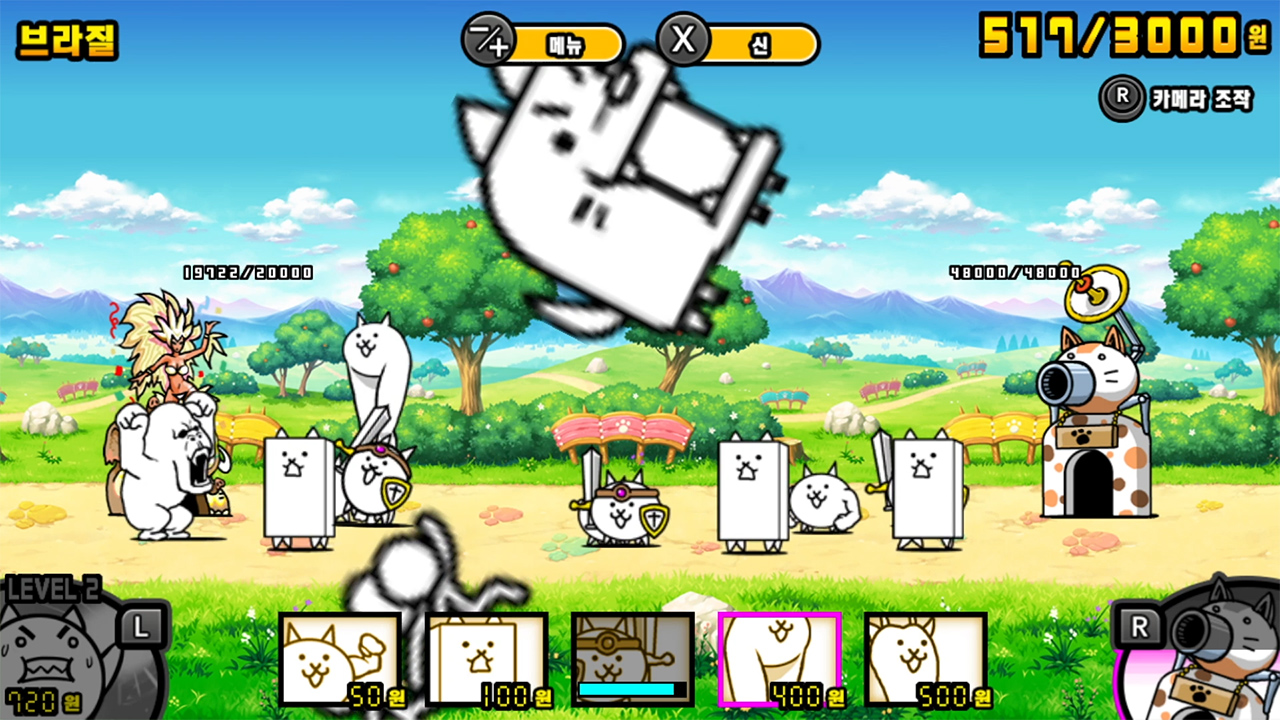Select the recharging sword knight cat slot

633,659
